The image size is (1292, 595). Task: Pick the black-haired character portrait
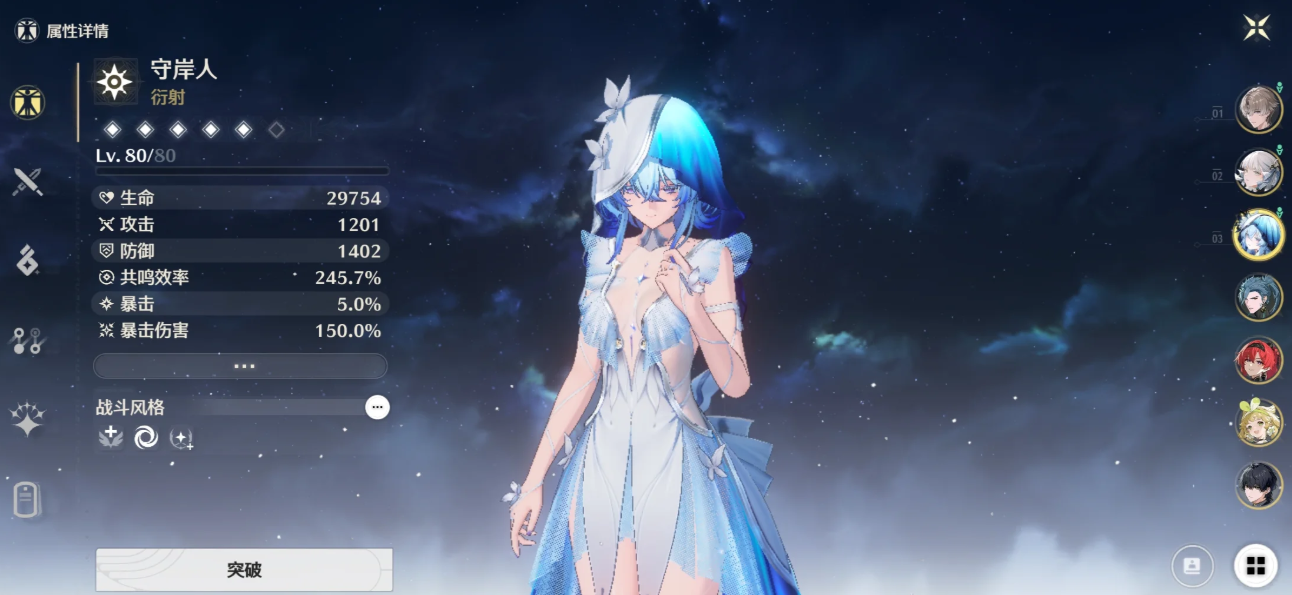pyautogui.click(x=1259, y=486)
